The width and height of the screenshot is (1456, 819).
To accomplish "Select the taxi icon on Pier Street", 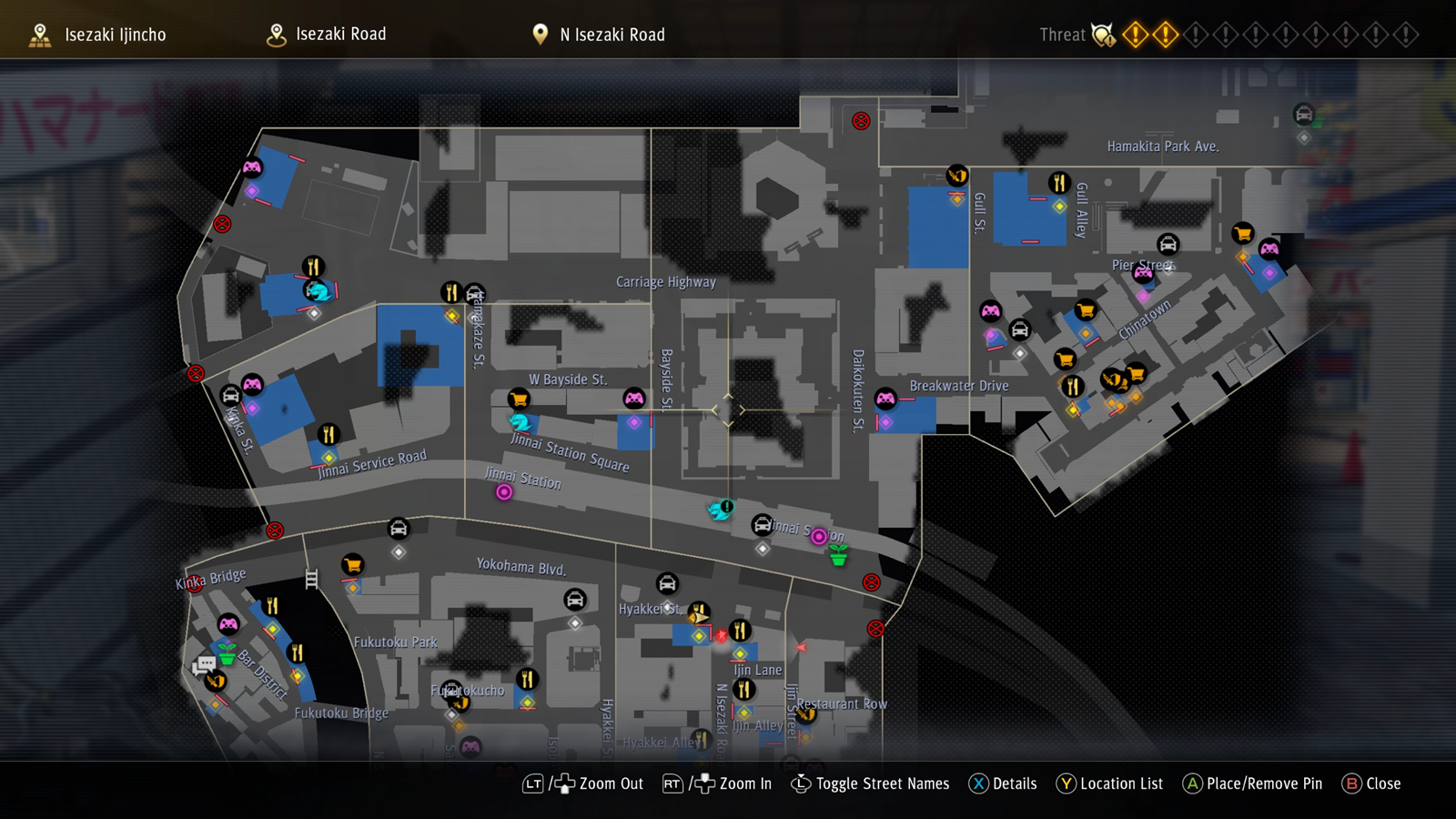I will [1168, 244].
